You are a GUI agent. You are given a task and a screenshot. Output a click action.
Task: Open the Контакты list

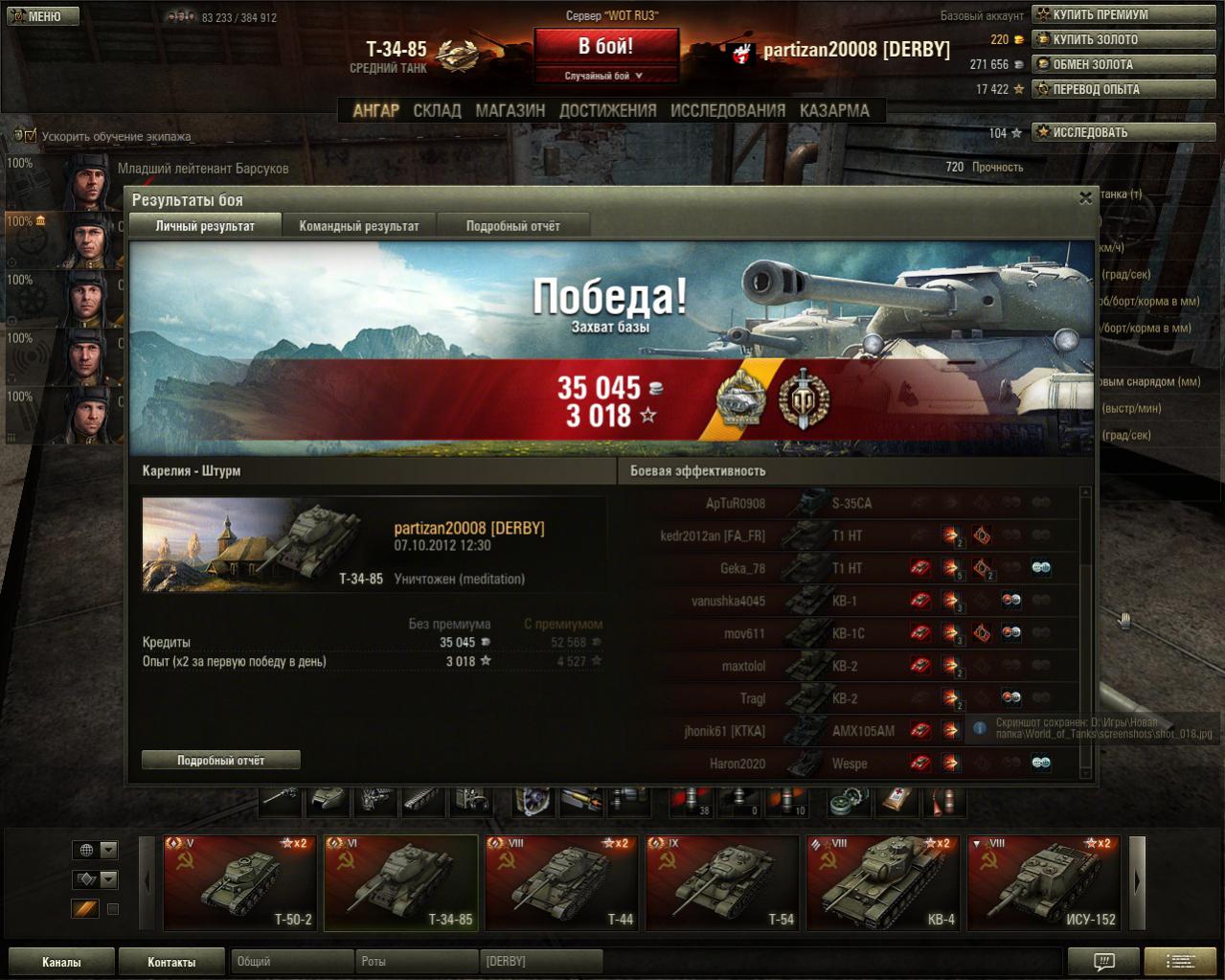tap(171, 962)
